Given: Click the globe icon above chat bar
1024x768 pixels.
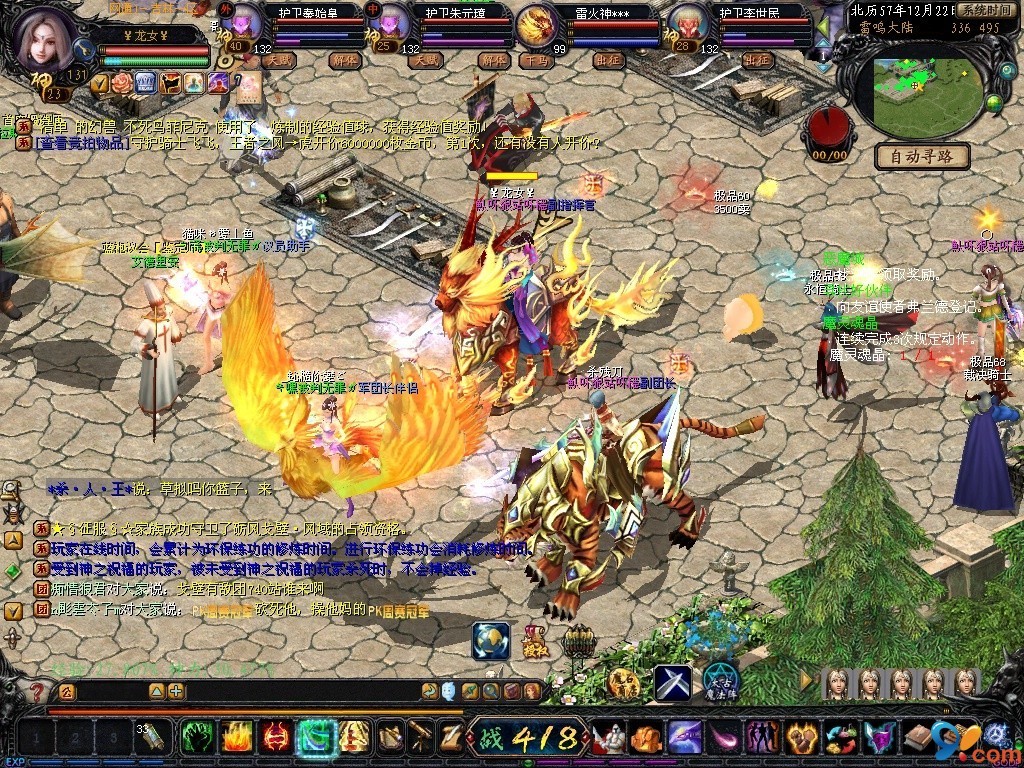Looking at the screenshot, I should [491, 640].
